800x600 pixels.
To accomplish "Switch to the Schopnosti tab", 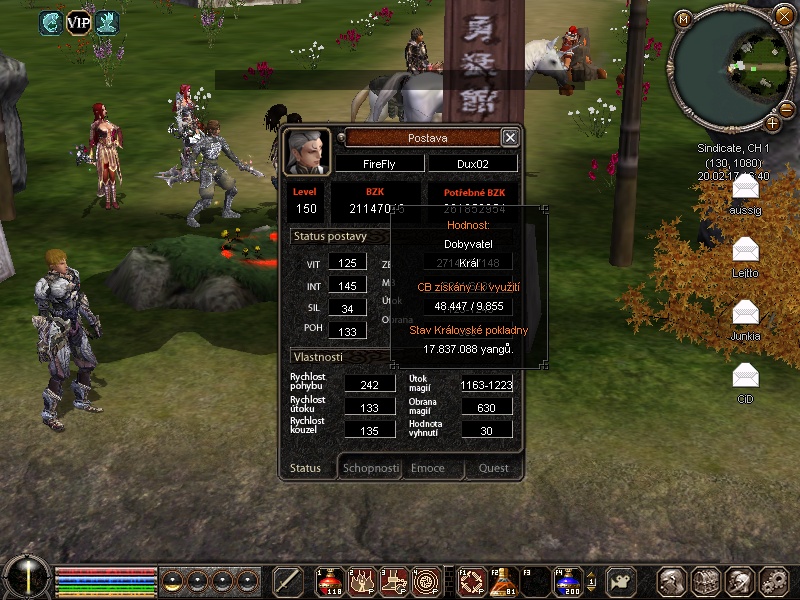I will click(371, 468).
